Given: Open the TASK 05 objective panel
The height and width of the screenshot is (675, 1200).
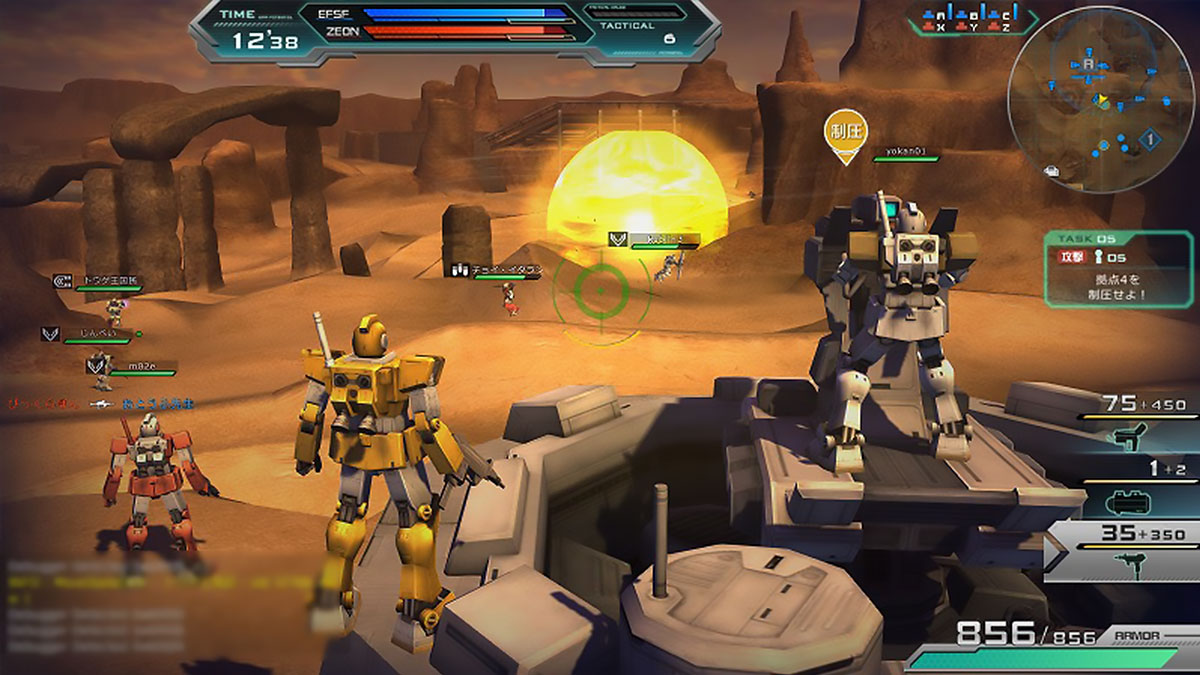Looking at the screenshot, I should tap(1119, 268).
